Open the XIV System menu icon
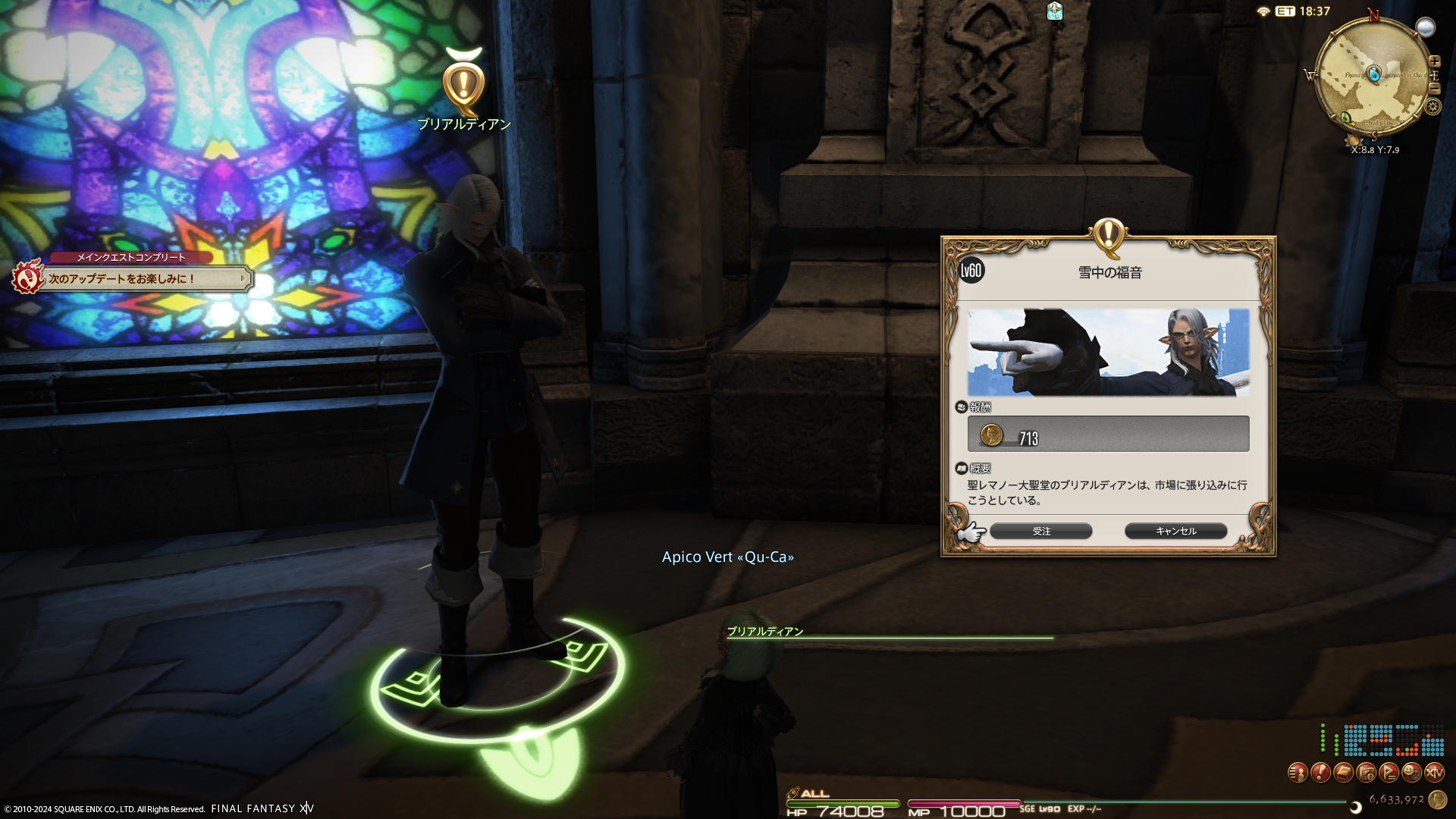The image size is (1456, 819). pyautogui.click(x=1434, y=773)
